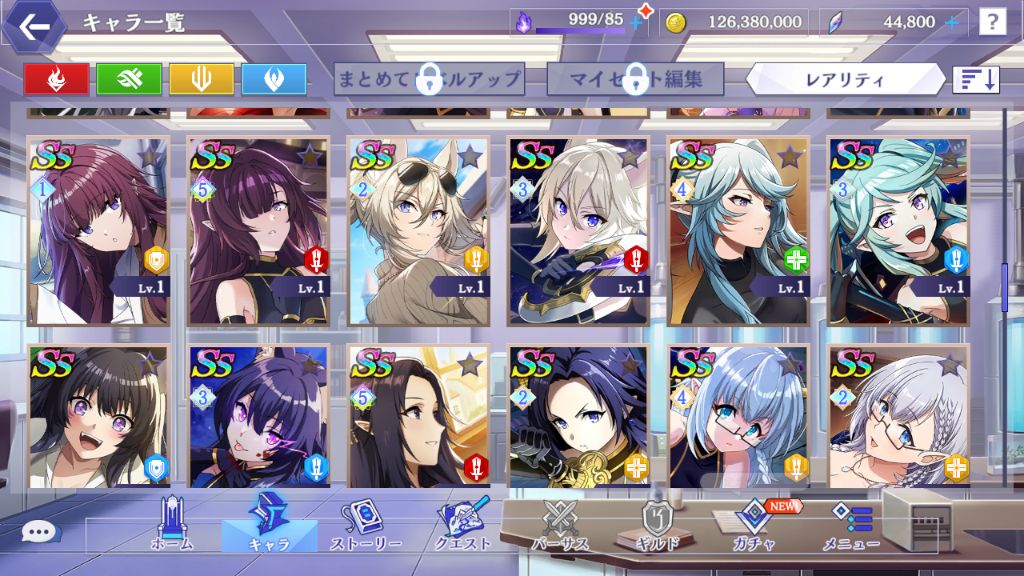Viewport: 1024px width, 576px height.
Task: Select the blonde fox-eared character with sunglasses
Action: pos(418,230)
